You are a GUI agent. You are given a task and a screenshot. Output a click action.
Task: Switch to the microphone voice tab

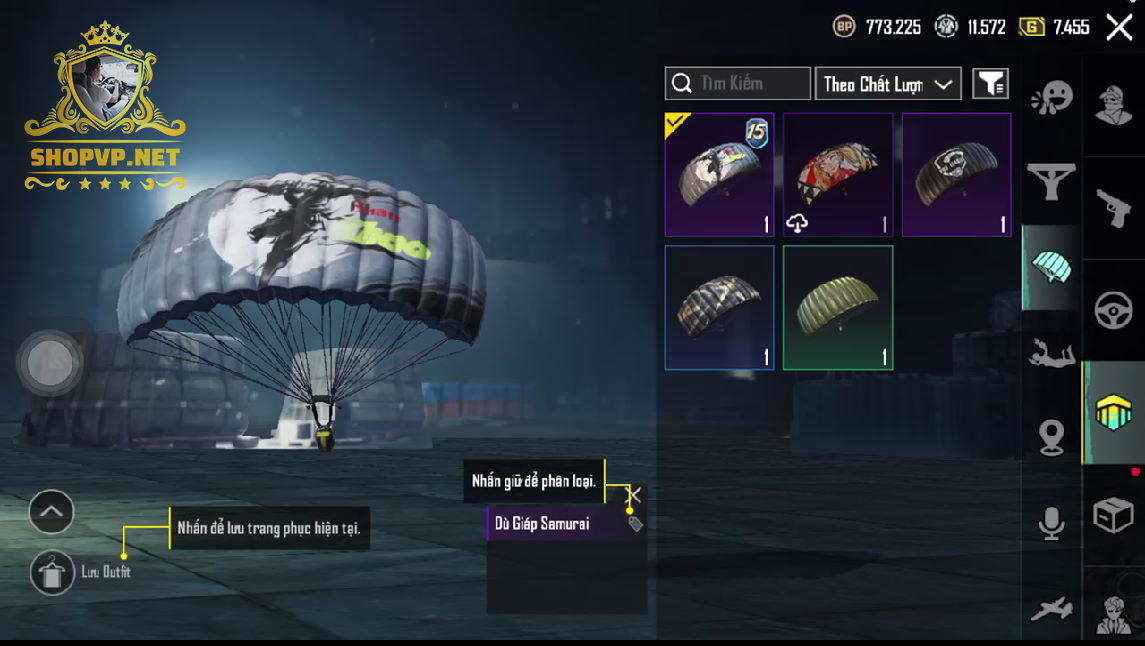[1051, 523]
